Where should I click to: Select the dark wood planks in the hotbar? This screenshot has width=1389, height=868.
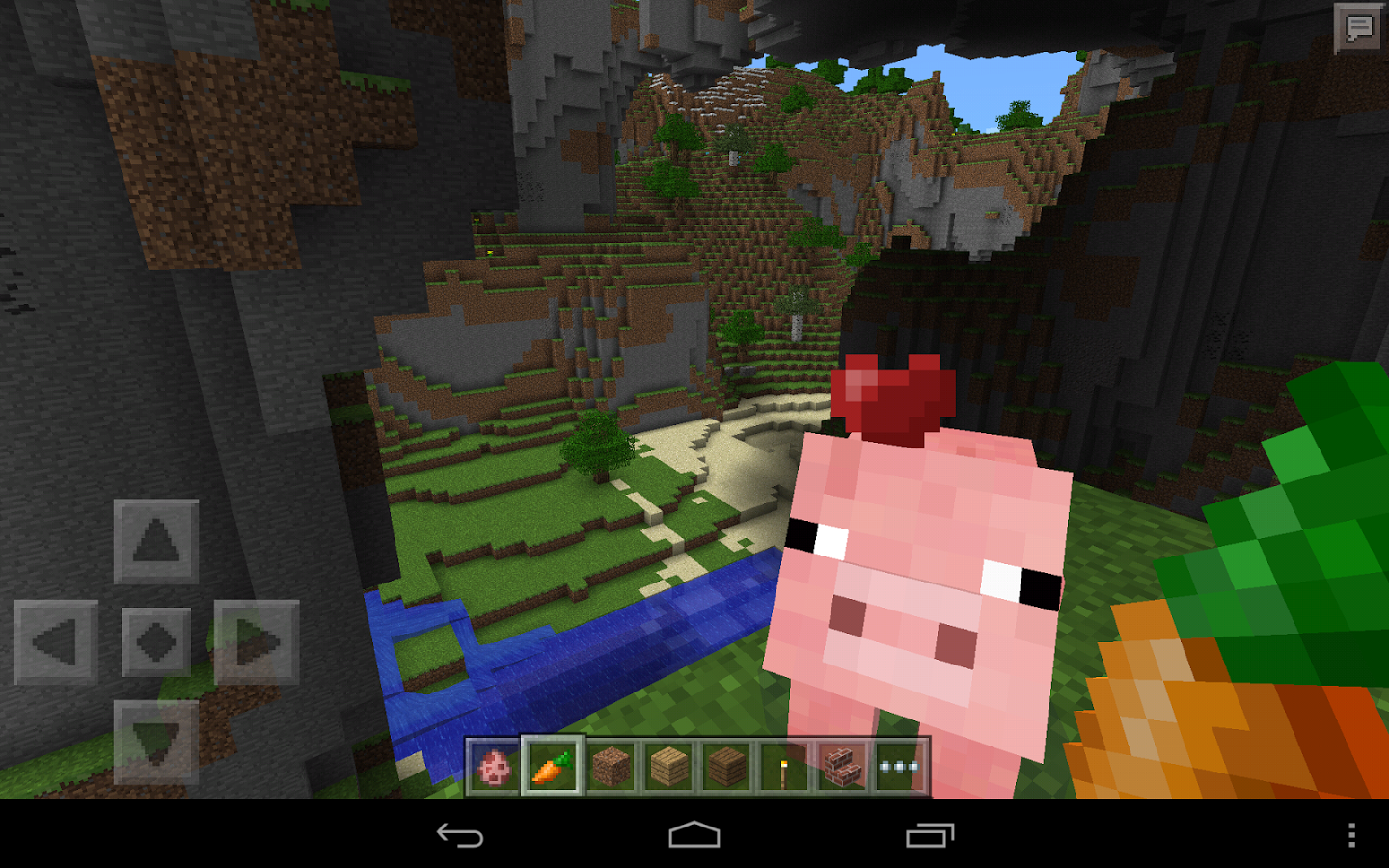pyautogui.click(x=723, y=765)
